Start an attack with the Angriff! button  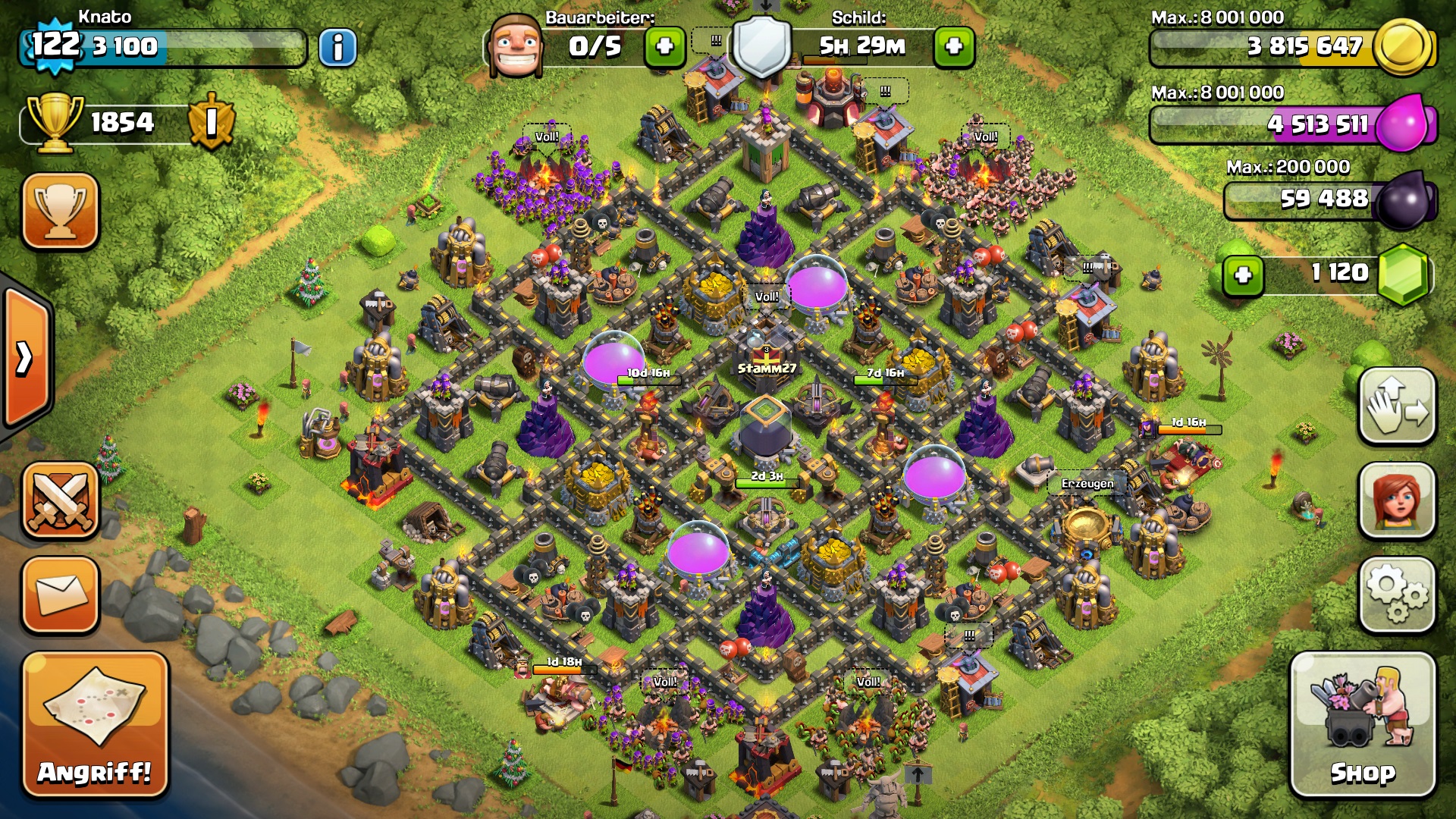pos(95,725)
